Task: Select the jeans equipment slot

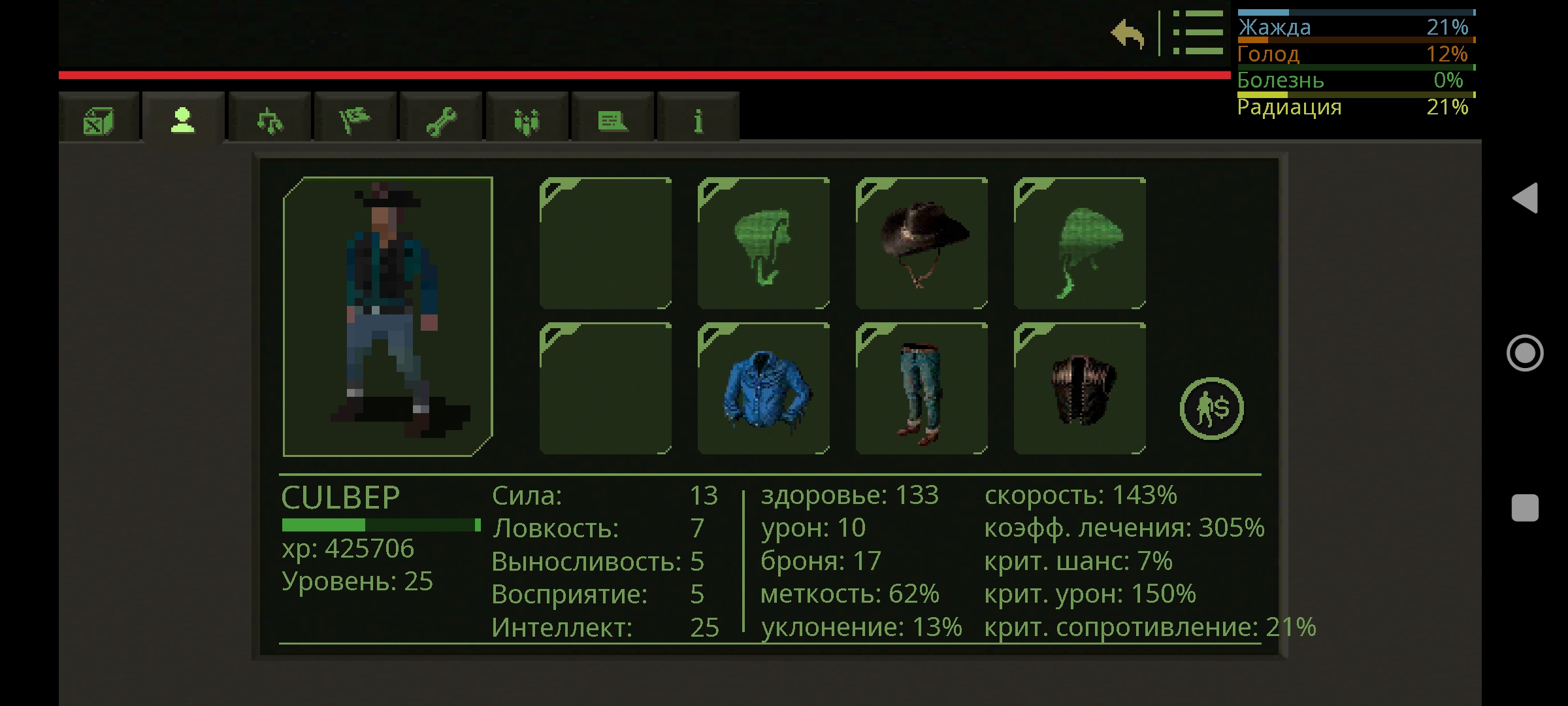Action: [x=921, y=390]
